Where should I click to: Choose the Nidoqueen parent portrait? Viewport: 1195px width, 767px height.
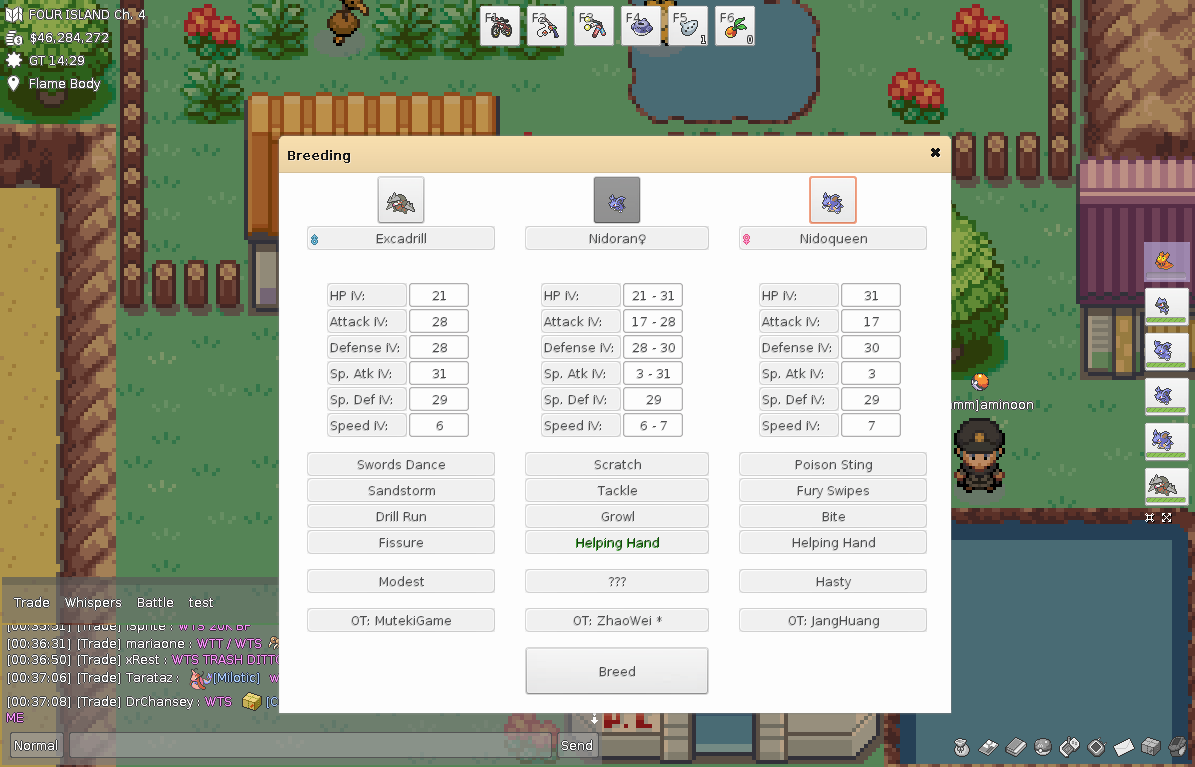click(x=832, y=200)
